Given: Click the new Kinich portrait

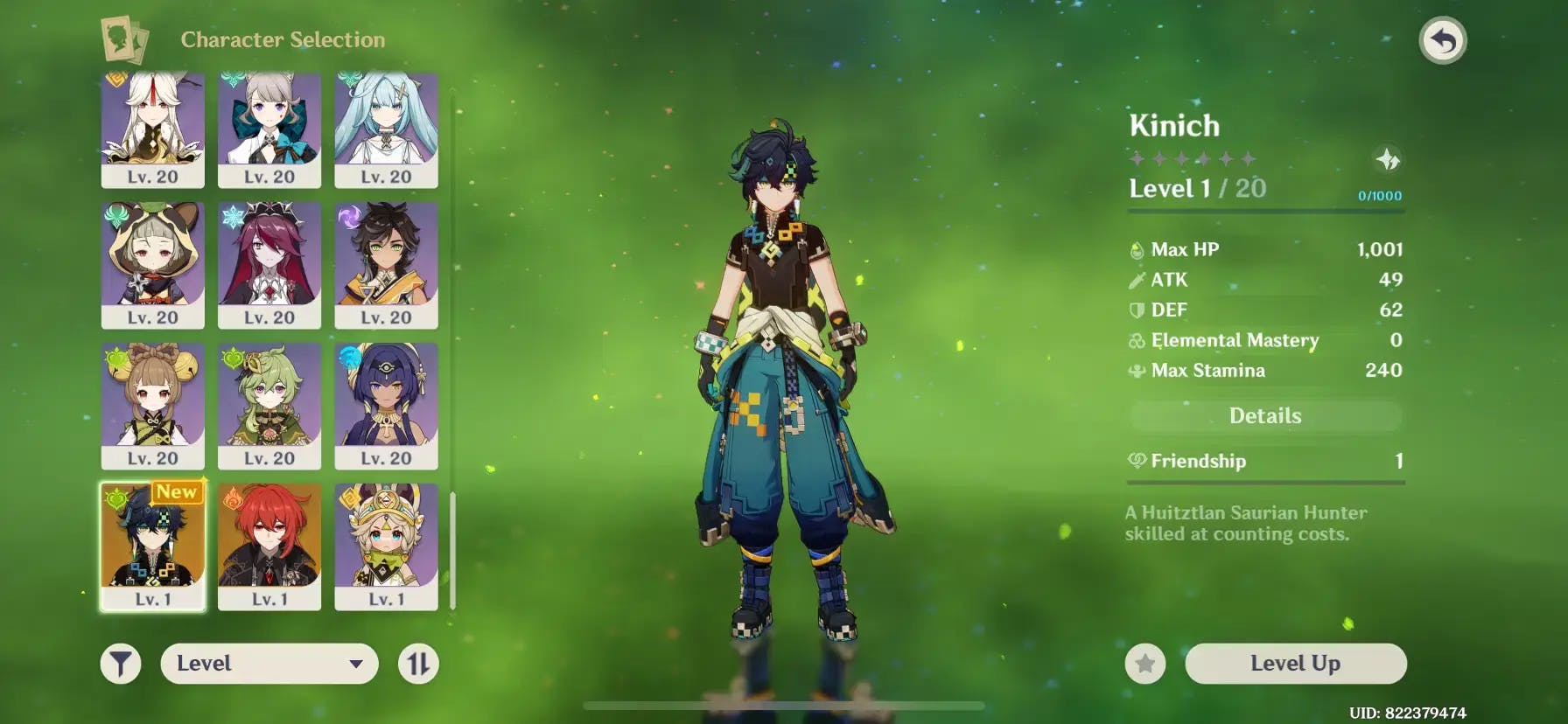Looking at the screenshot, I should point(153,546).
